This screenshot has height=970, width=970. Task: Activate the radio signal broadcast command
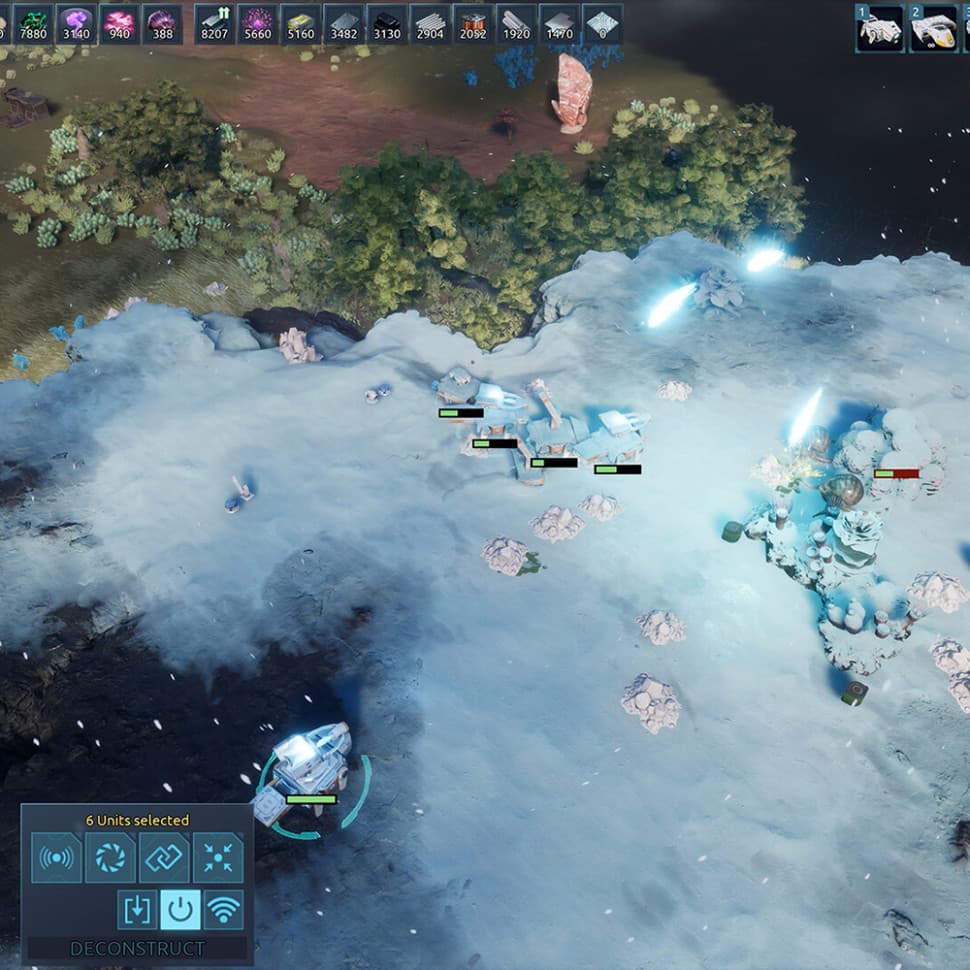coord(56,857)
